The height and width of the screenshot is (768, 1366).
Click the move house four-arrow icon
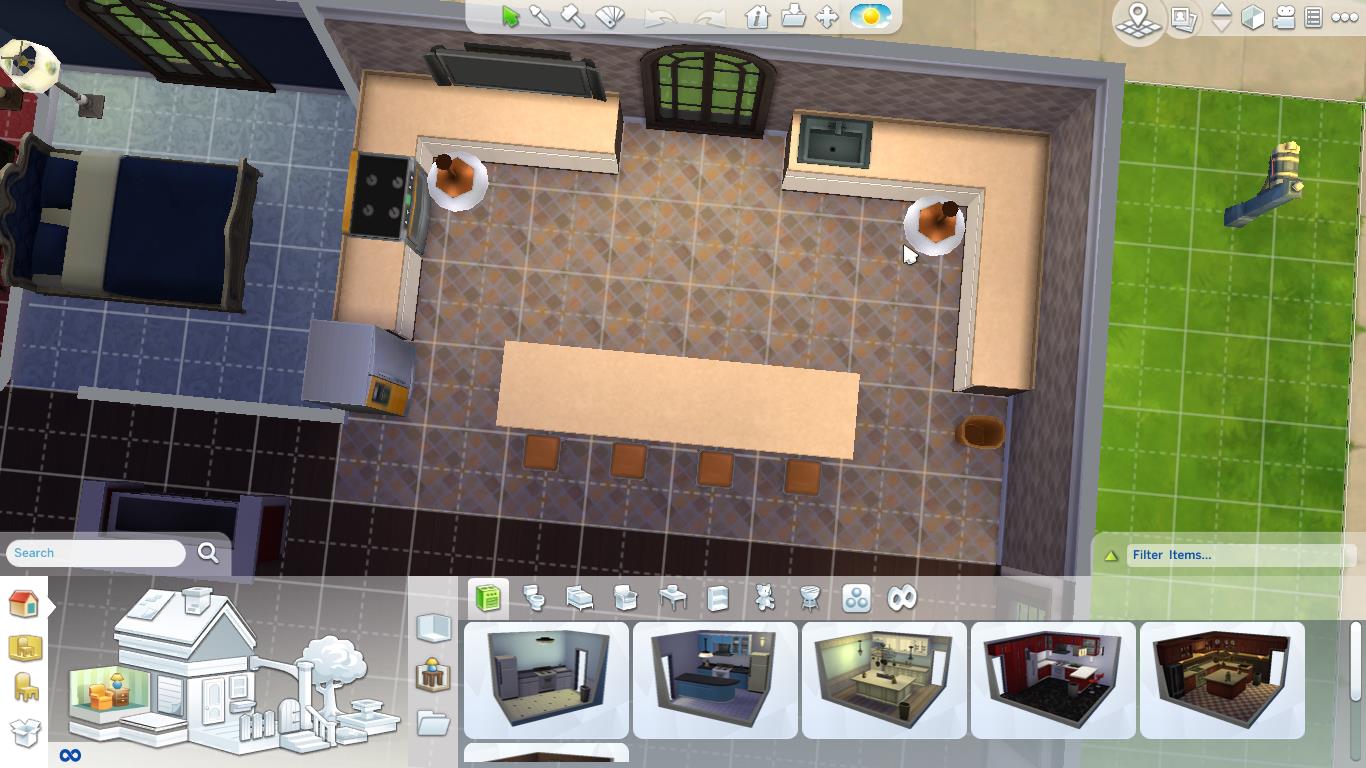[827, 18]
